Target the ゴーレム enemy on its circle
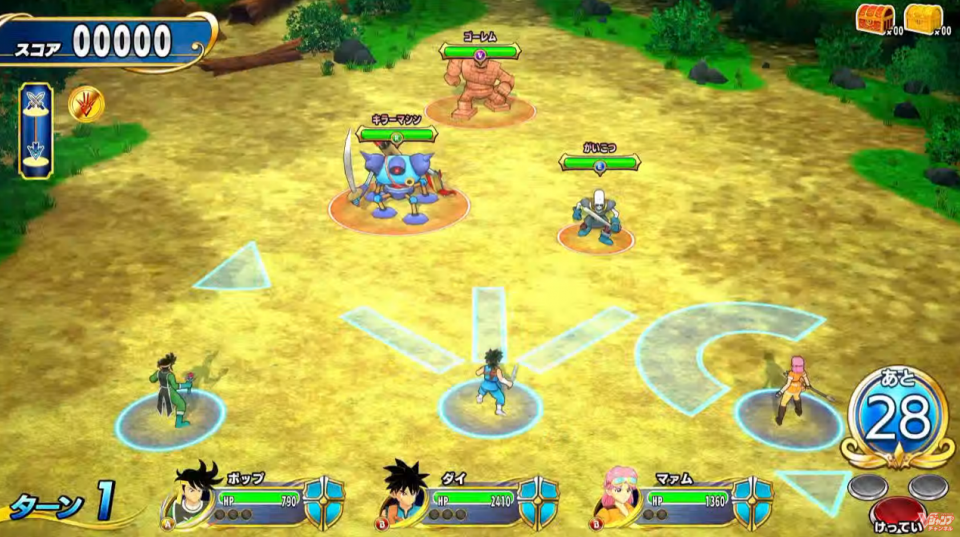The image size is (960, 537). click(x=480, y=90)
